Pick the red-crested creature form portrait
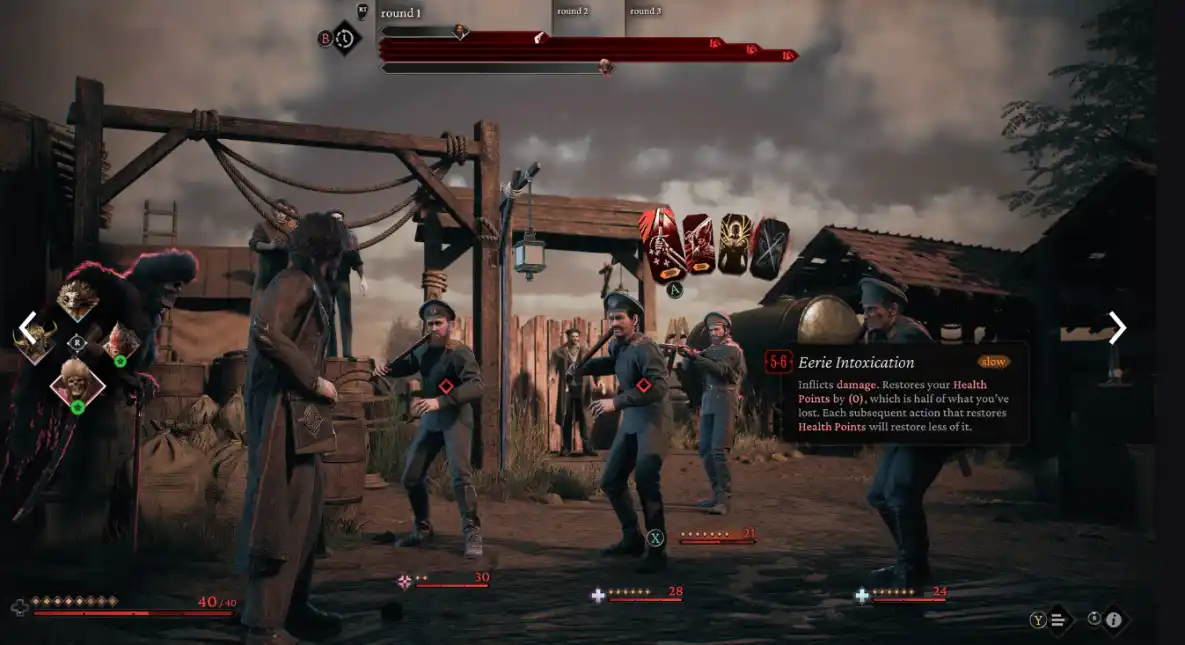The height and width of the screenshot is (645, 1185). (x=120, y=340)
